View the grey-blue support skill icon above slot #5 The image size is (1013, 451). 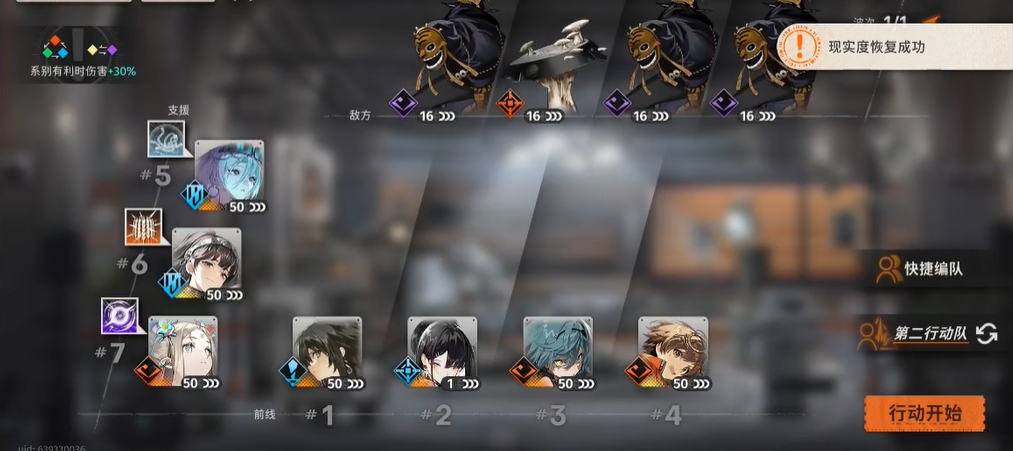[165, 139]
